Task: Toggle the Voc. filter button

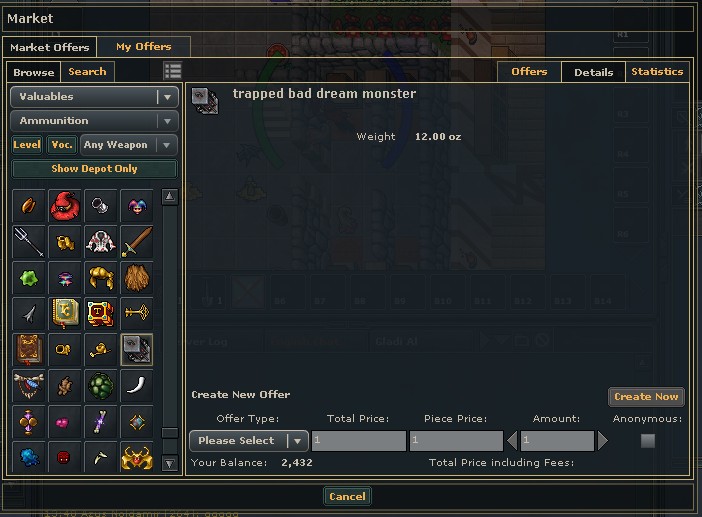Action: [62, 145]
